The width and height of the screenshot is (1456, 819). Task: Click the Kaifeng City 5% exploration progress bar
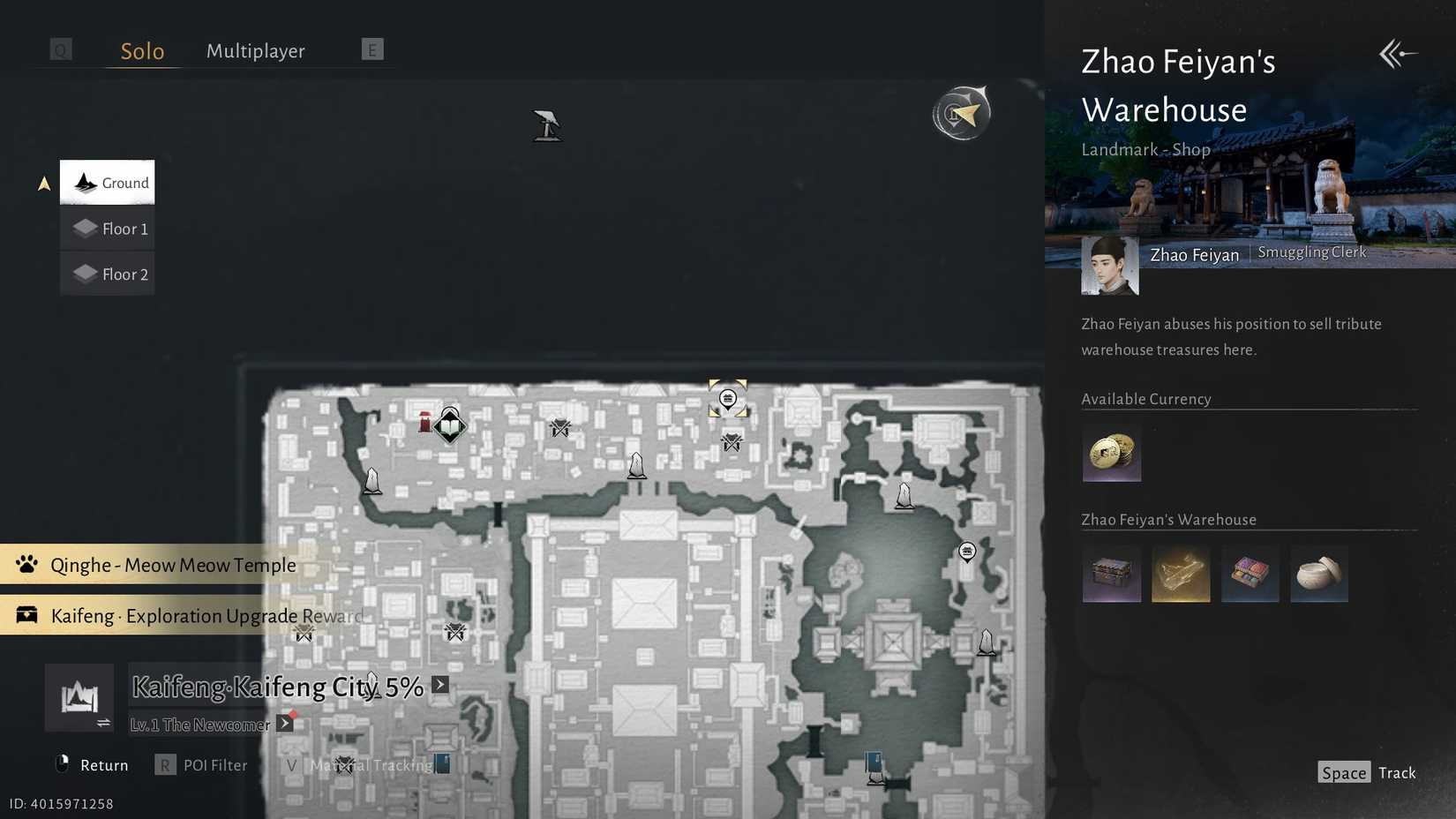pos(278,687)
